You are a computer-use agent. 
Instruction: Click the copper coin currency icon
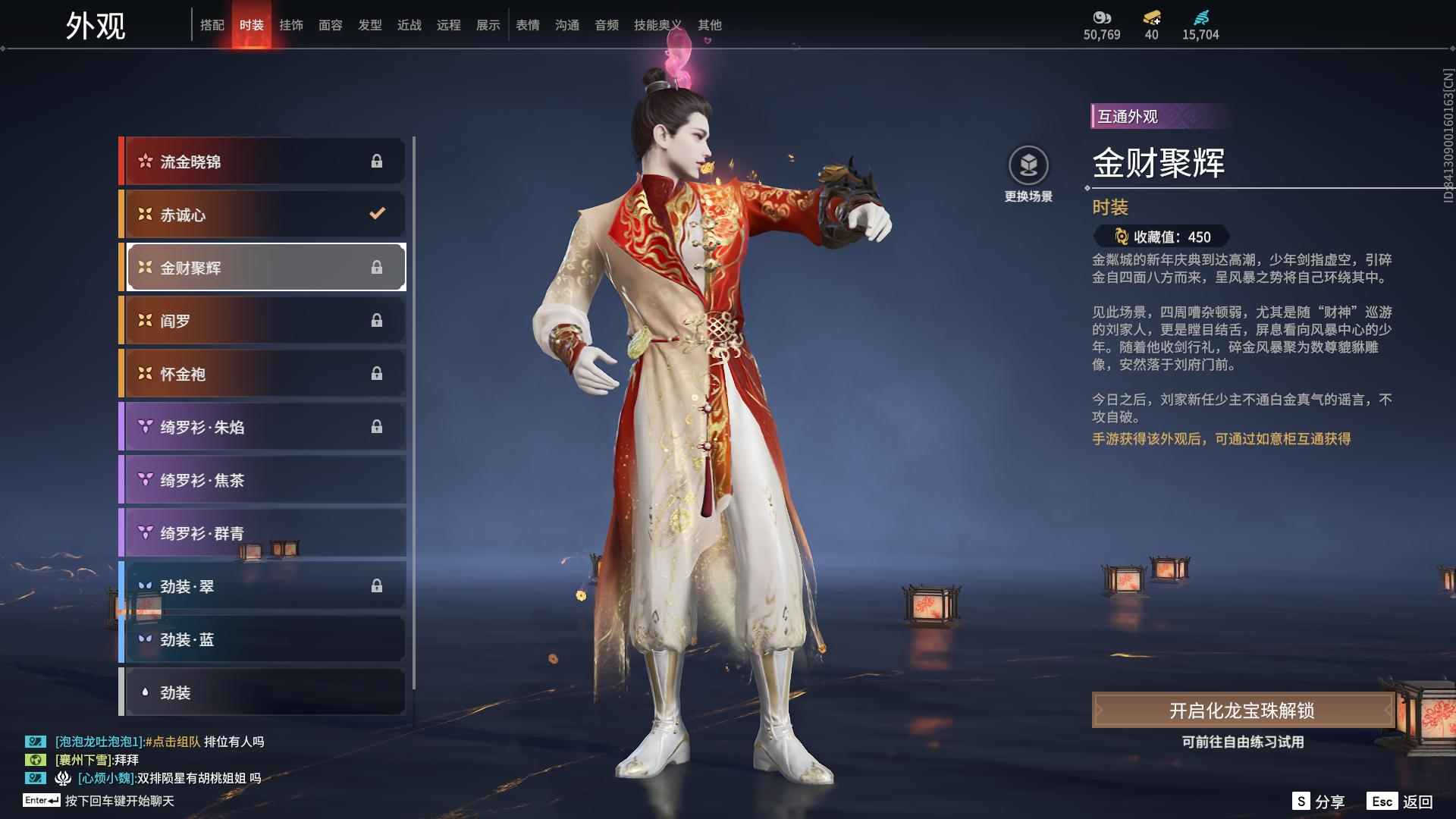coord(1103,17)
